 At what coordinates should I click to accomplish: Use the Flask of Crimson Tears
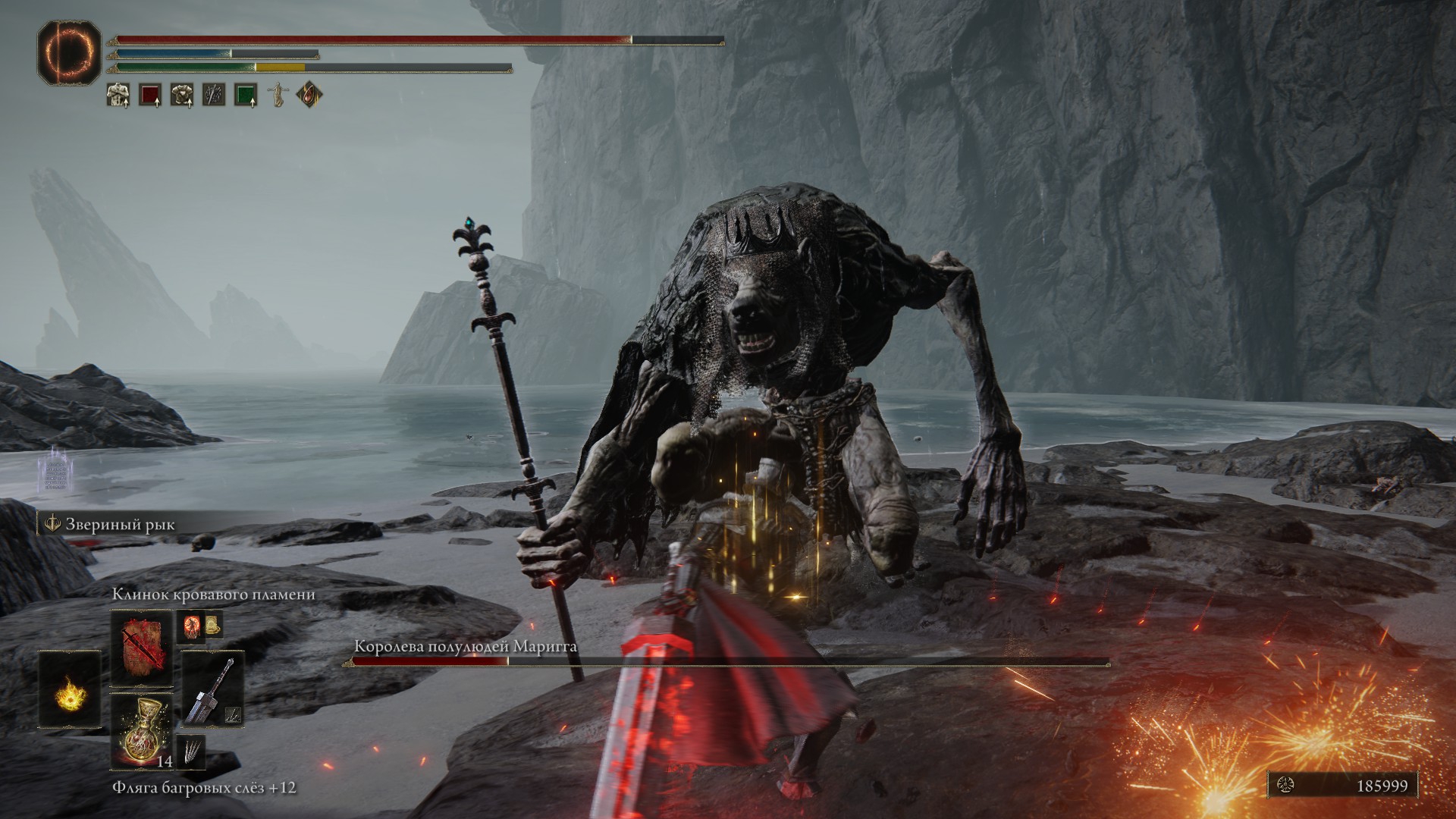142,730
